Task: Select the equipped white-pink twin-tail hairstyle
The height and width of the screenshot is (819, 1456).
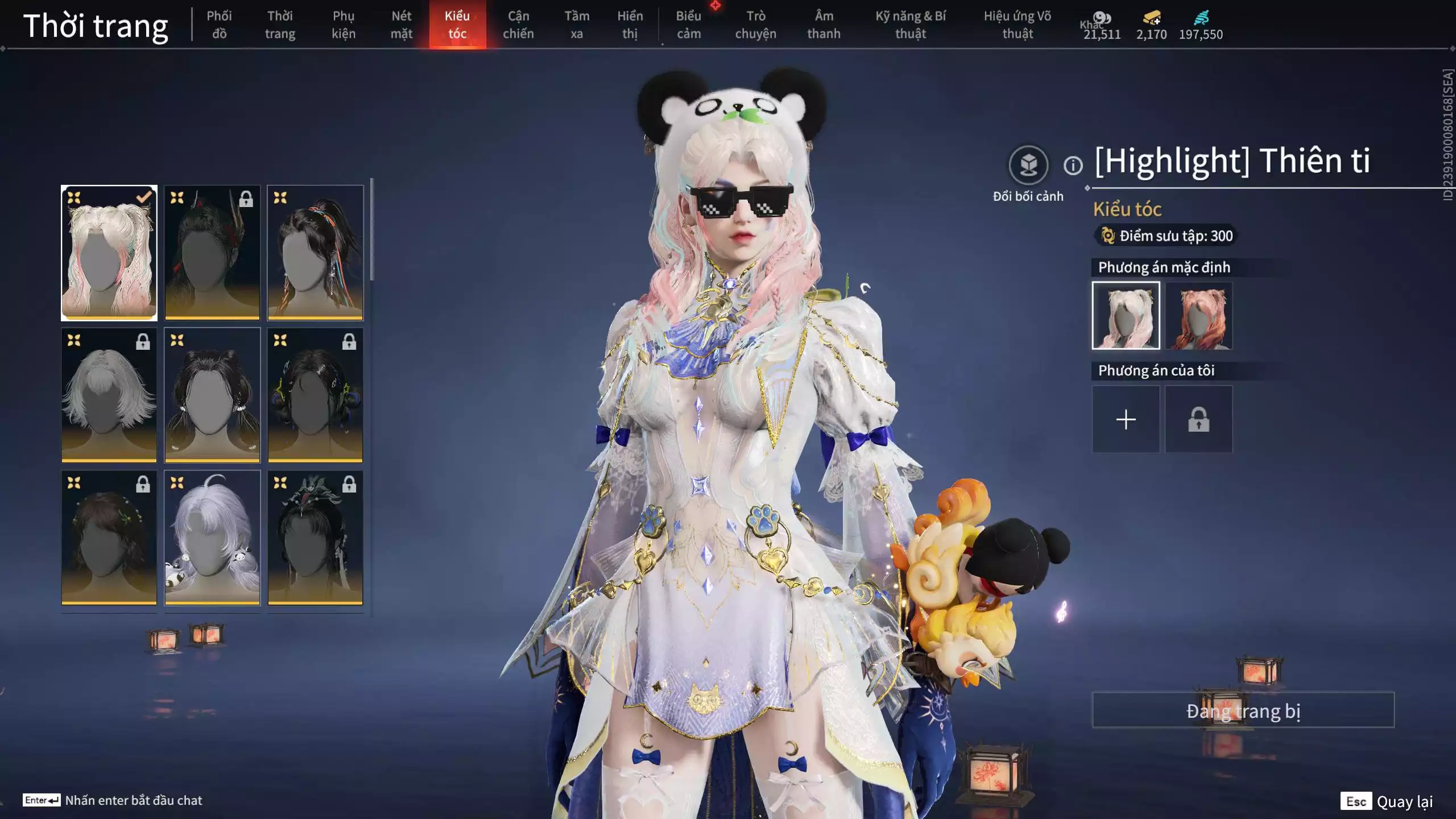Action: [x=109, y=253]
